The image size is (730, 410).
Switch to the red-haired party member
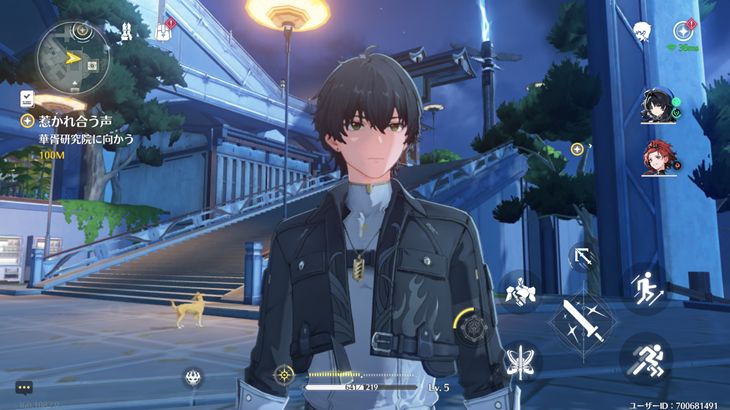coord(658,158)
